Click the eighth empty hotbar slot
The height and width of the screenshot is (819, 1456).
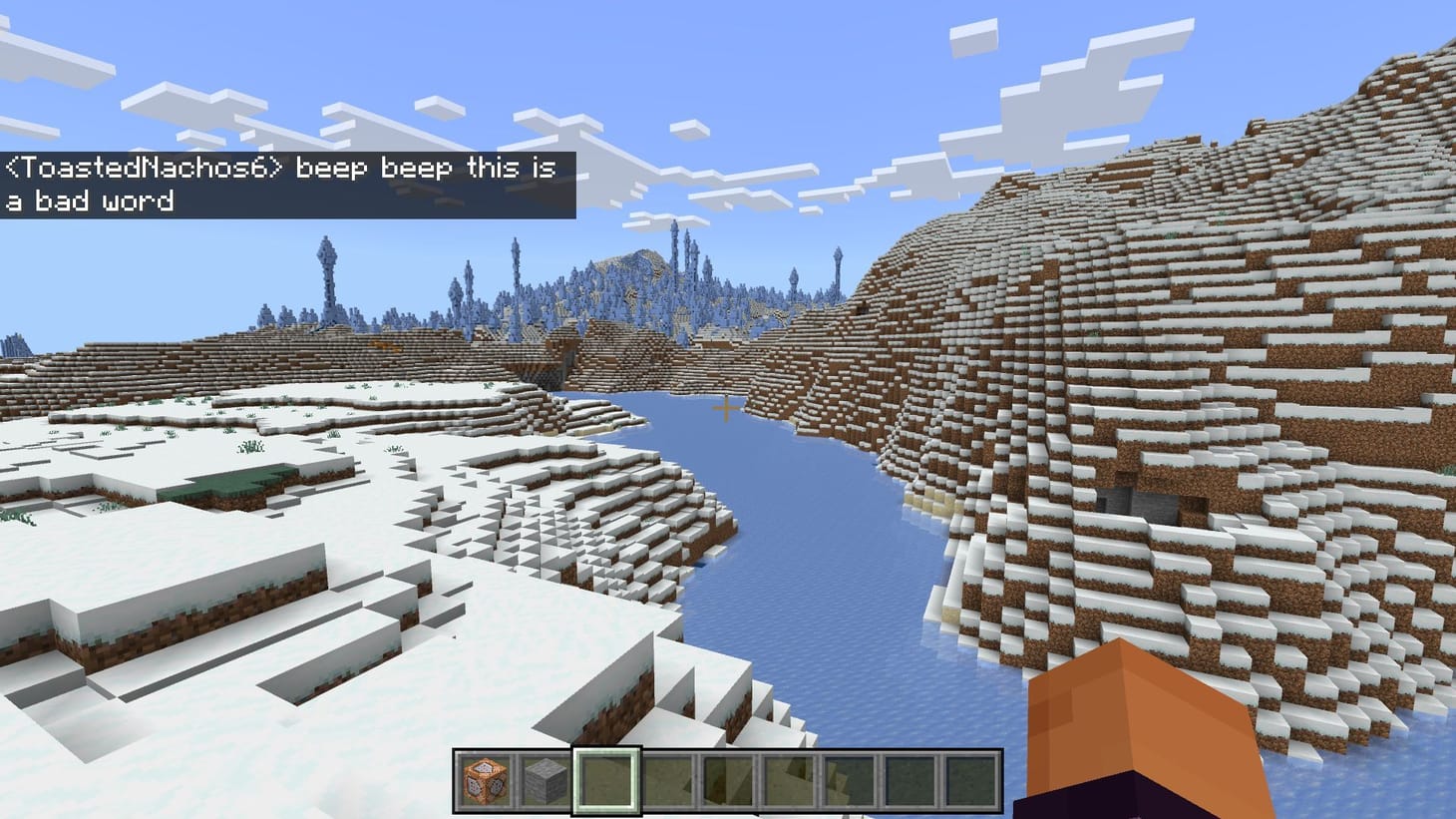coord(910,782)
